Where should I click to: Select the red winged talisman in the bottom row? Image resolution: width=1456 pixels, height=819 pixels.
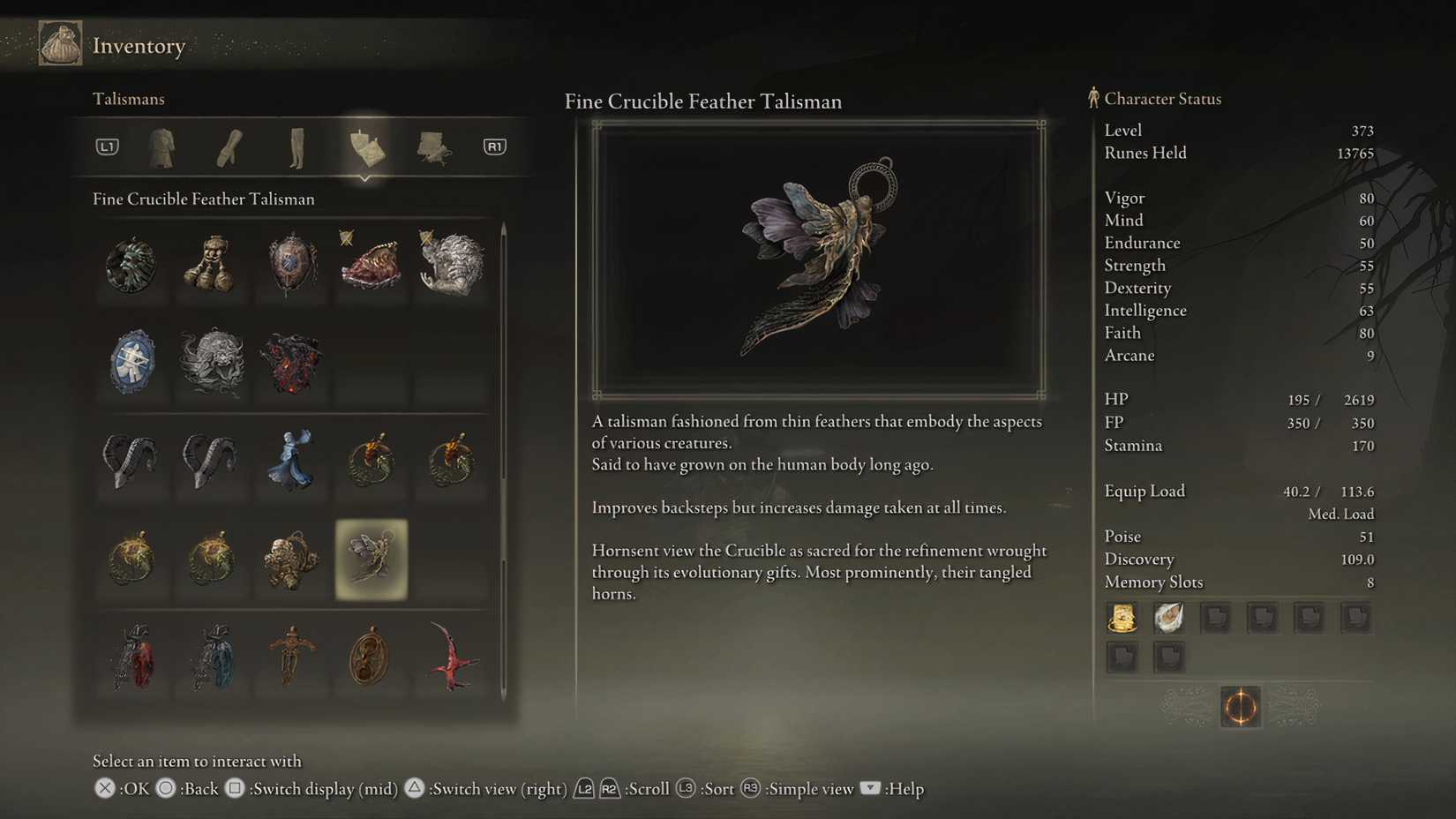(451, 659)
